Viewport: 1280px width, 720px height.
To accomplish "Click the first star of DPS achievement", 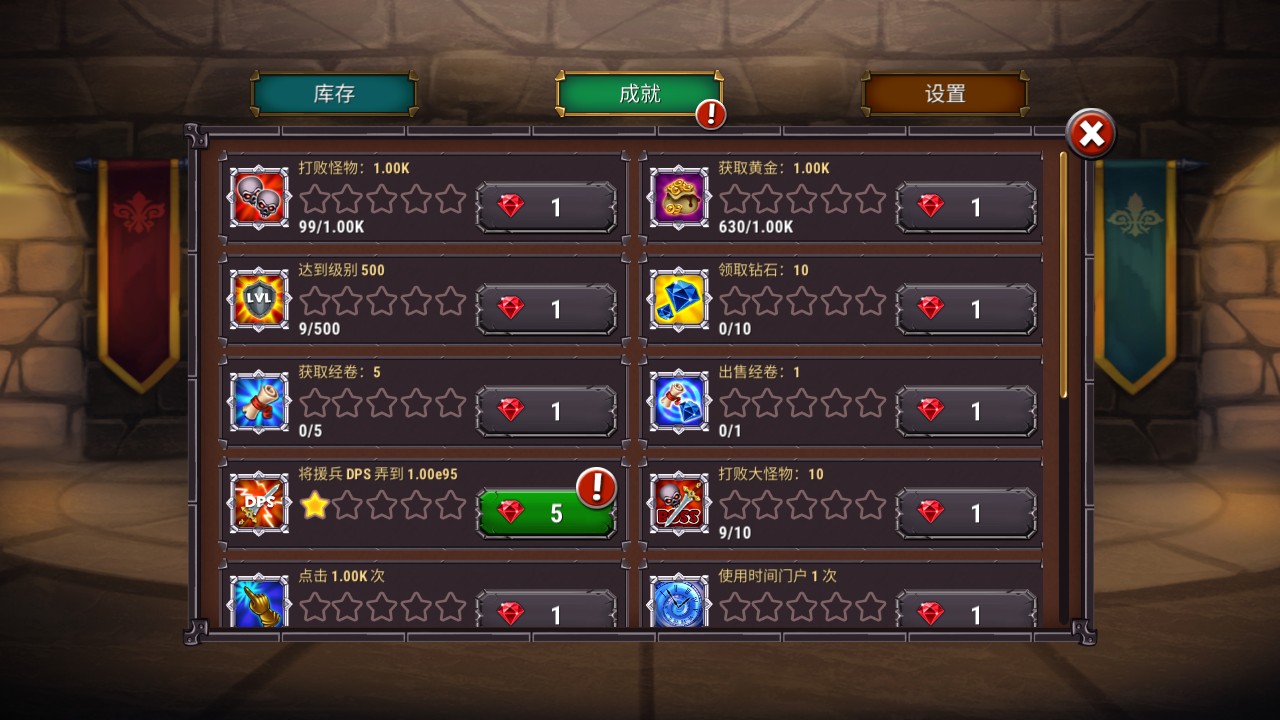I will (x=316, y=505).
